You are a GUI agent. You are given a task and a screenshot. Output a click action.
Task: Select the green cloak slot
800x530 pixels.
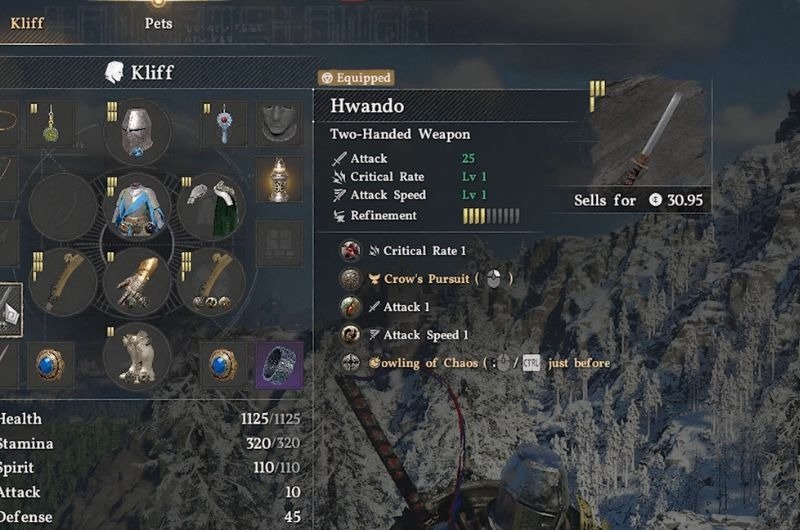(x=212, y=207)
